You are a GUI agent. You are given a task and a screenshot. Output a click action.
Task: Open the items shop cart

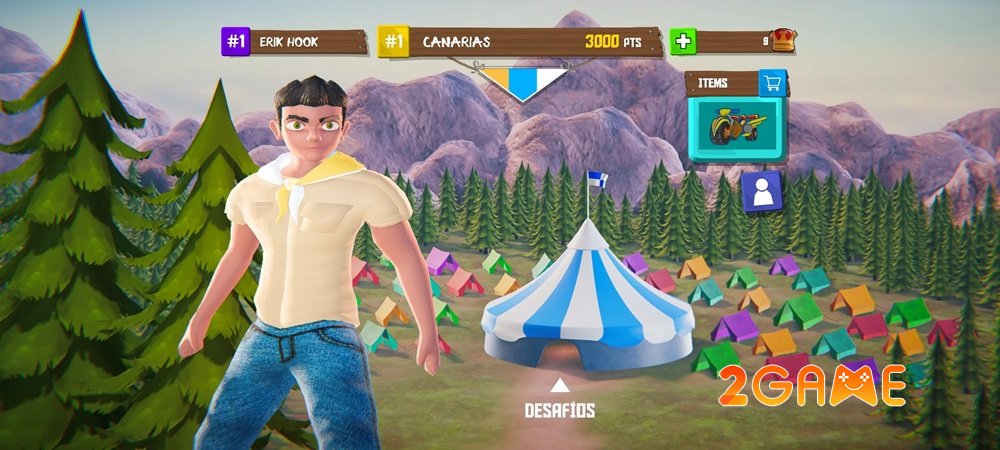click(770, 83)
